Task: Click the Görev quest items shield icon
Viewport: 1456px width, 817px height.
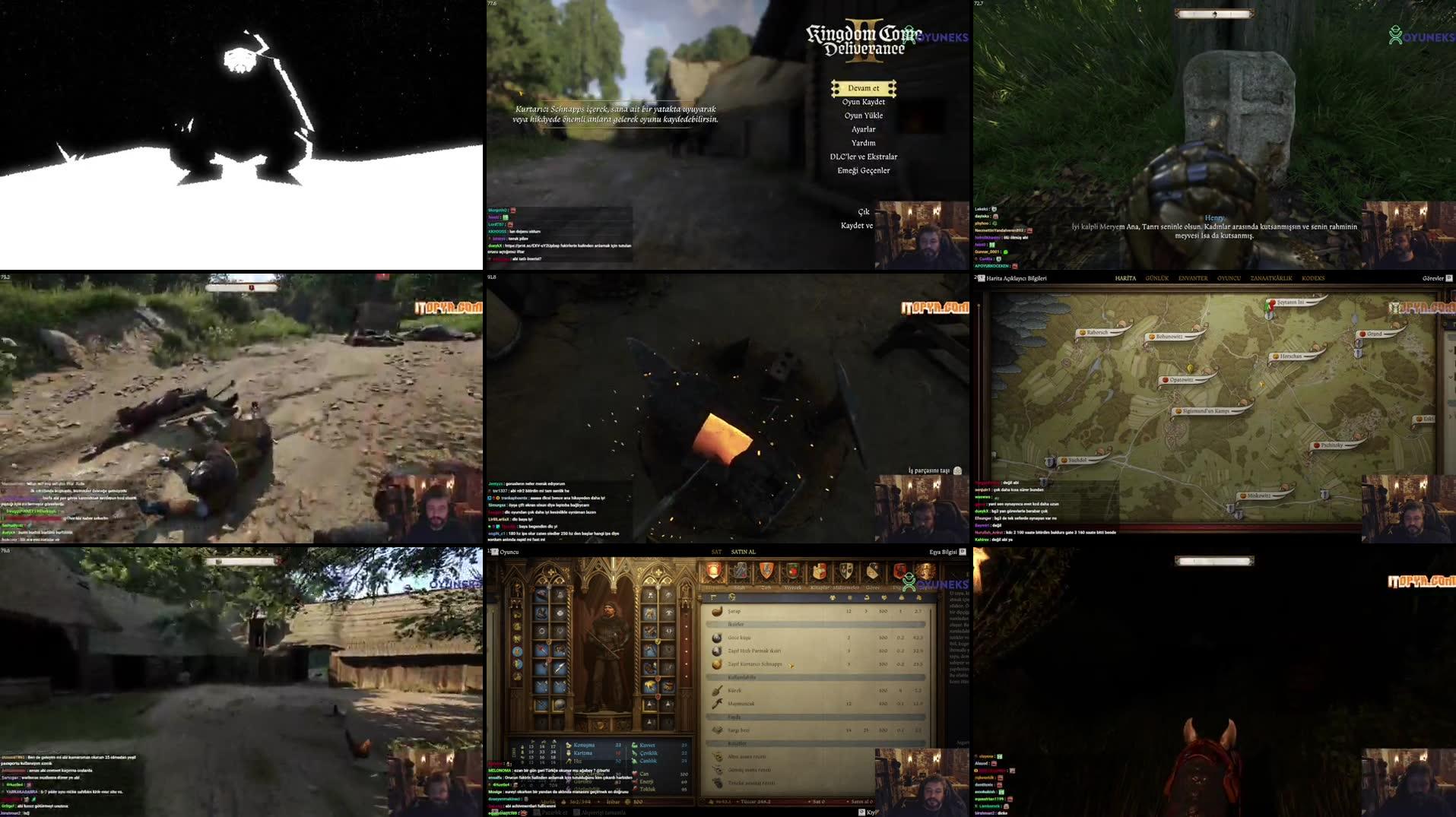Action: click(873, 570)
